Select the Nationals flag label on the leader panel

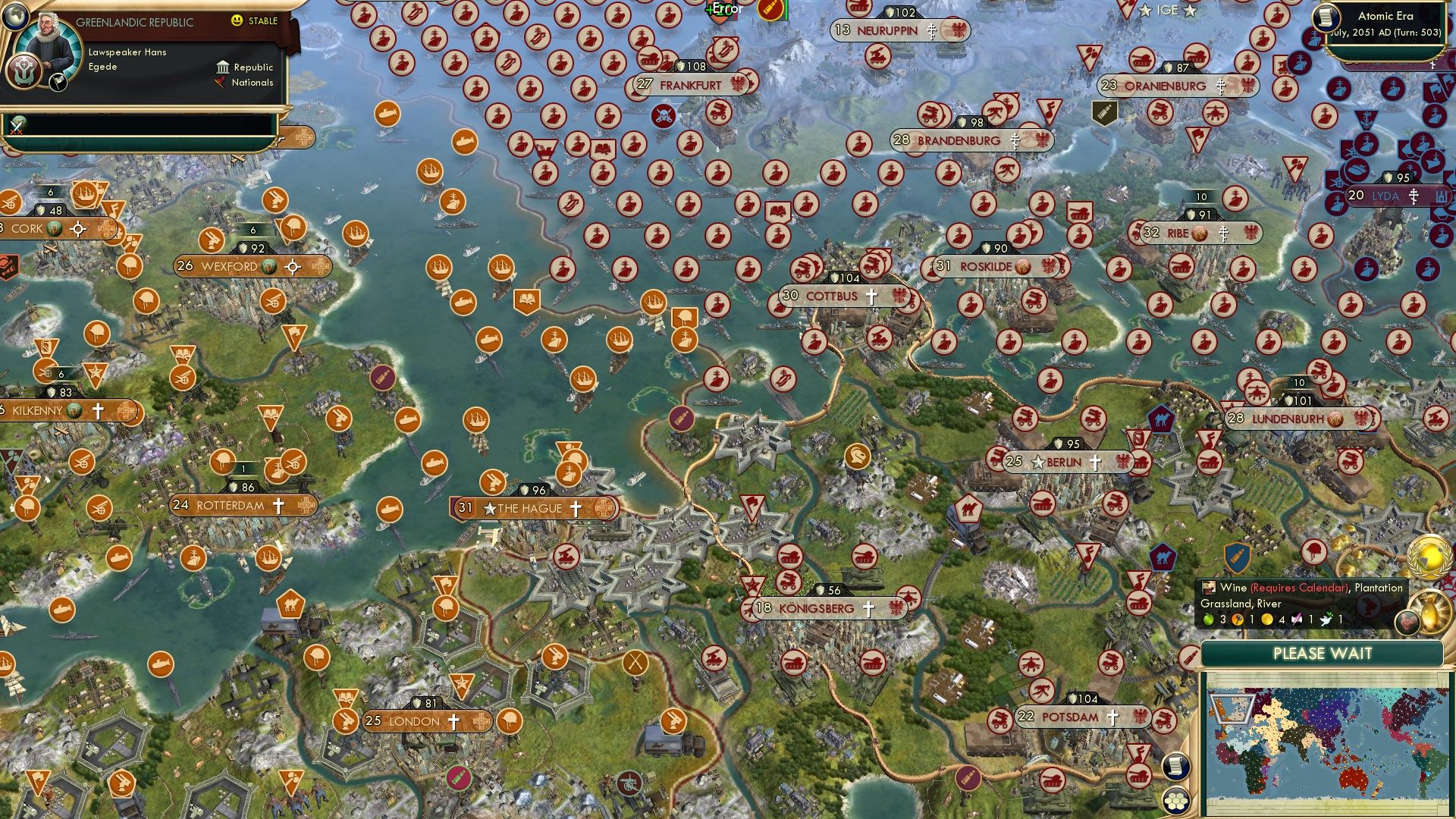[249, 83]
